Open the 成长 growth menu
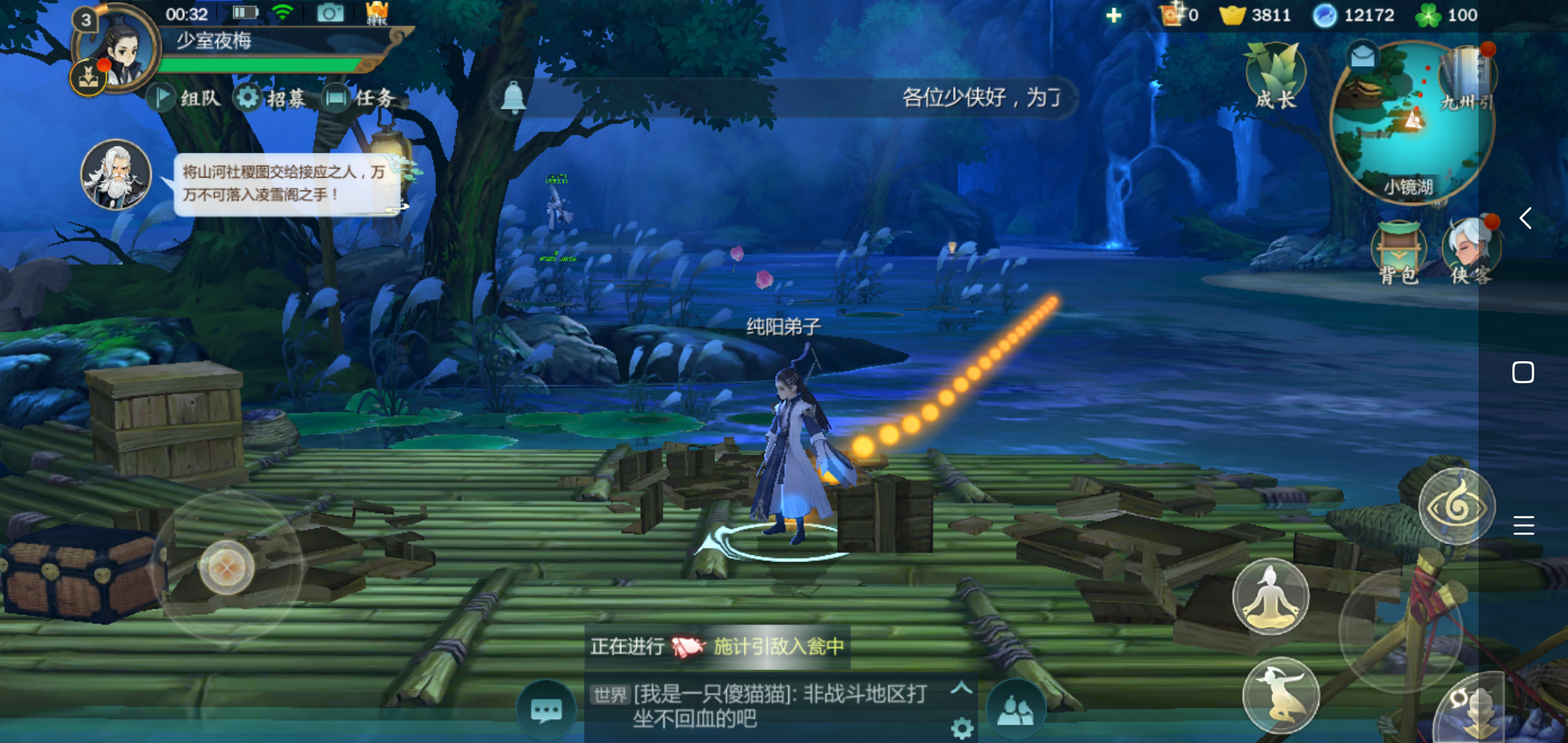 (x=1276, y=76)
